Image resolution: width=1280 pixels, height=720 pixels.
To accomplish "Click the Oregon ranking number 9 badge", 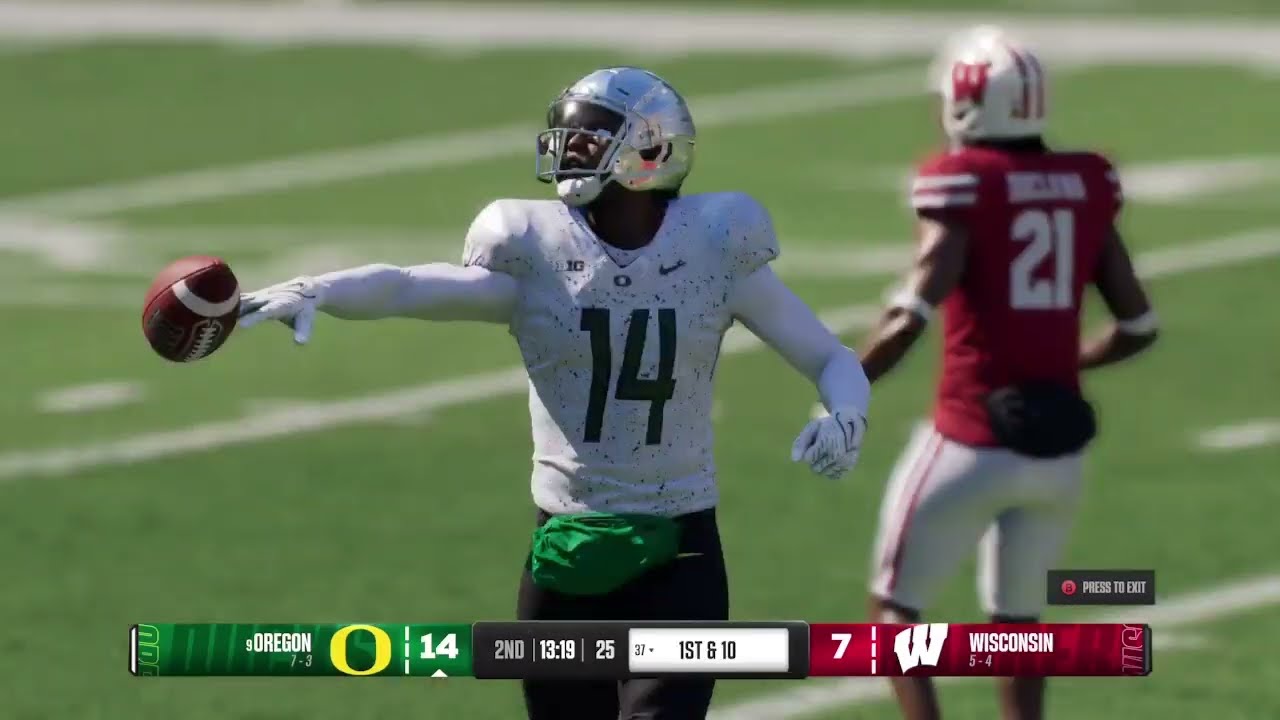I will click(250, 643).
